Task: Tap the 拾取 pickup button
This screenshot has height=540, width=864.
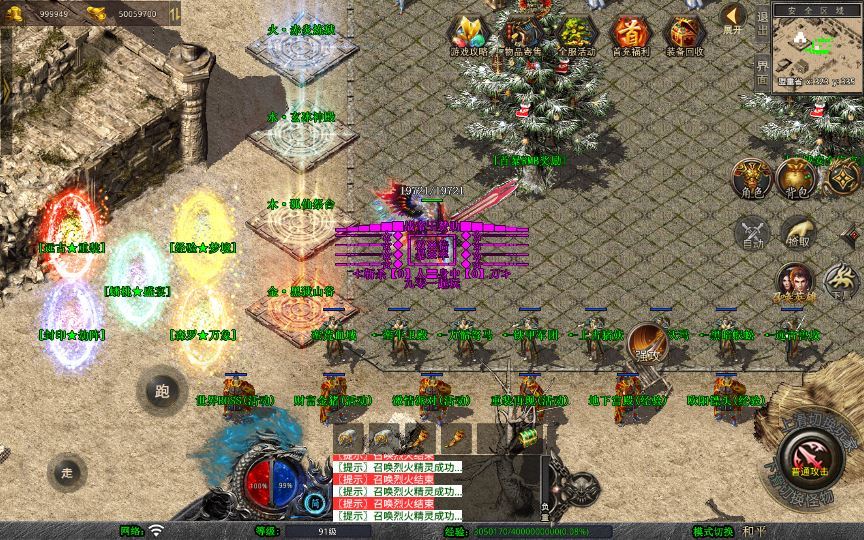Action: pyautogui.click(x=797, y=232)
